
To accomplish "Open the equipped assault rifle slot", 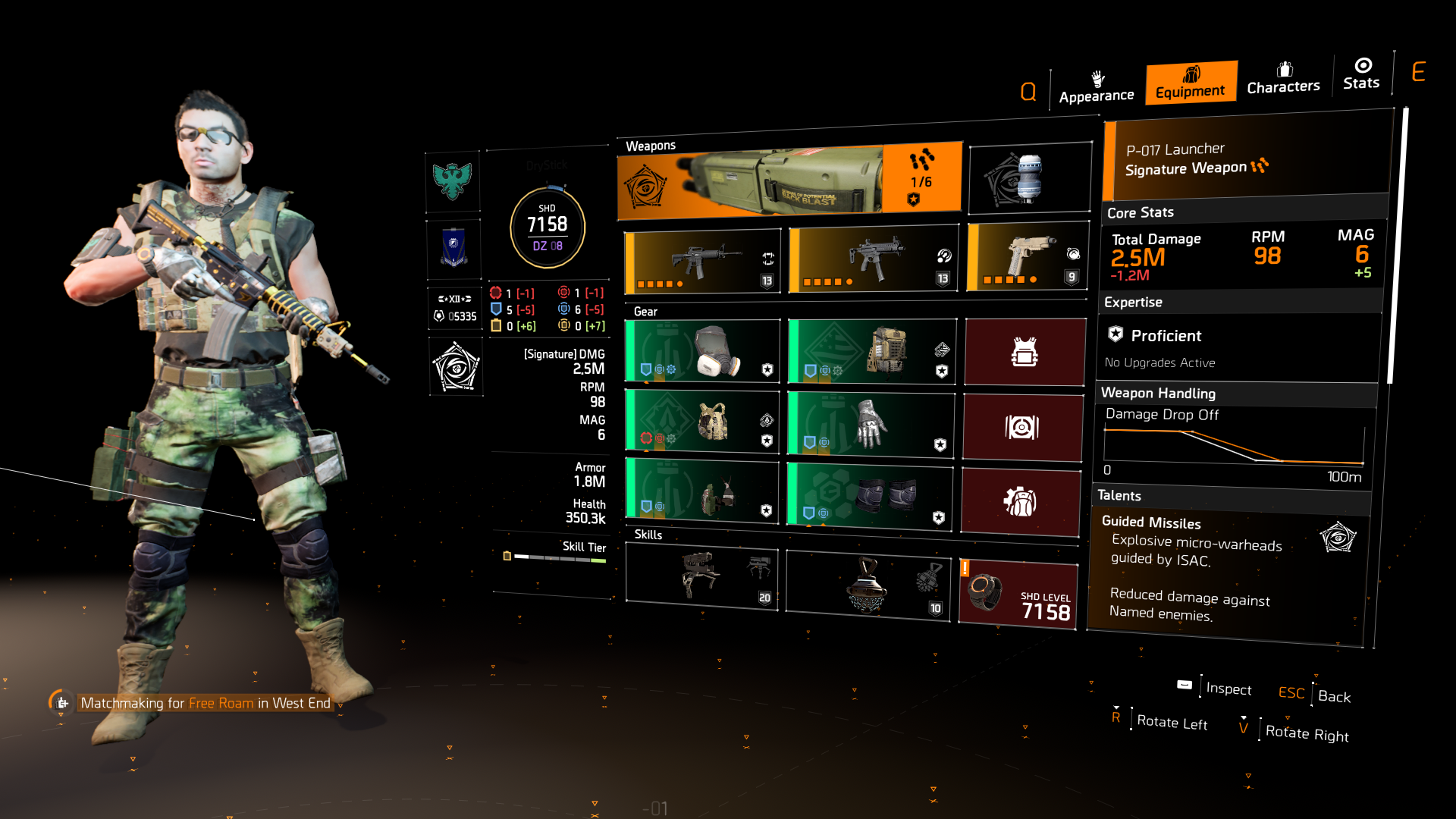I will pyautogui.click(x=701, y=258).
